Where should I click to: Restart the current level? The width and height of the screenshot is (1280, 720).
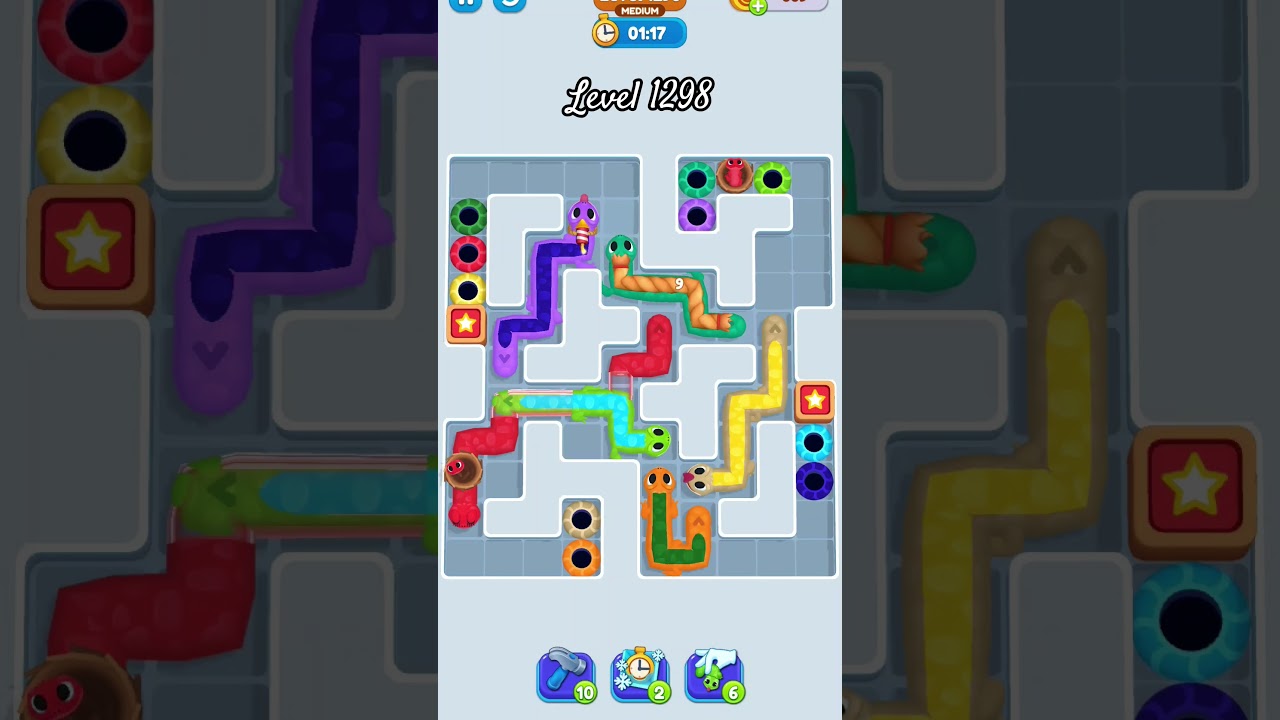point(510,5)
